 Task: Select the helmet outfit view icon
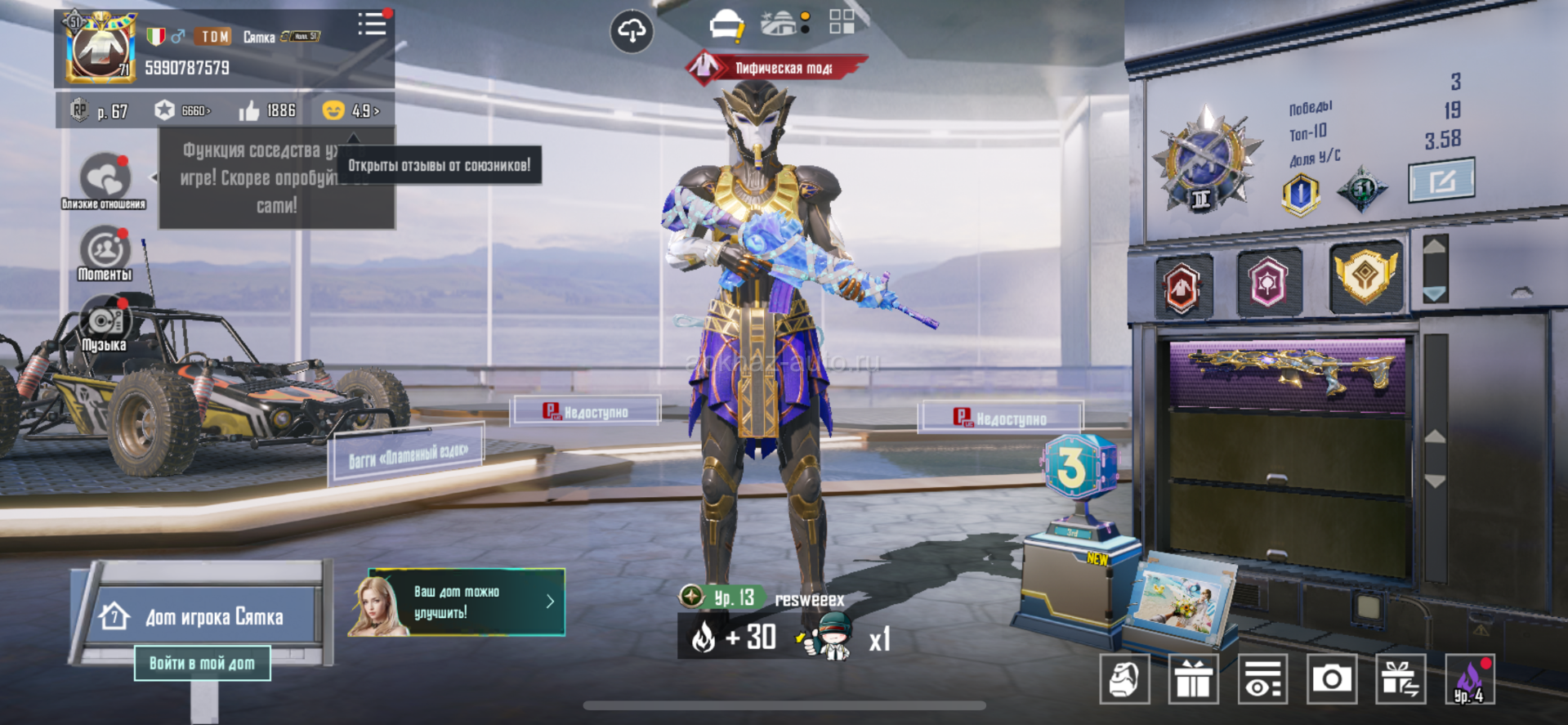click(x=726, y=25)
